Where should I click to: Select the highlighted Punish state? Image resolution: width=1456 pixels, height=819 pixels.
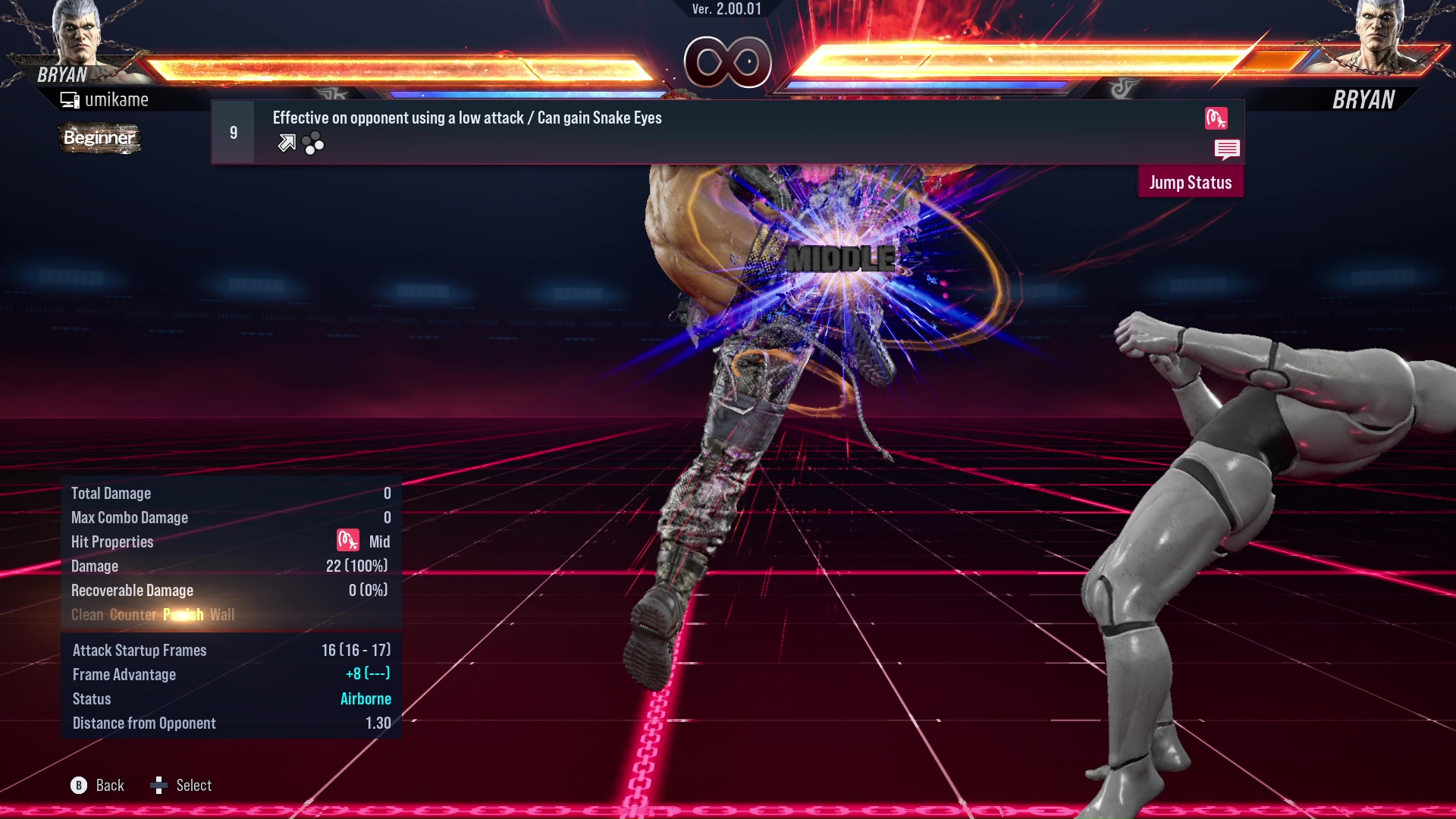click(x=183, y=615)
